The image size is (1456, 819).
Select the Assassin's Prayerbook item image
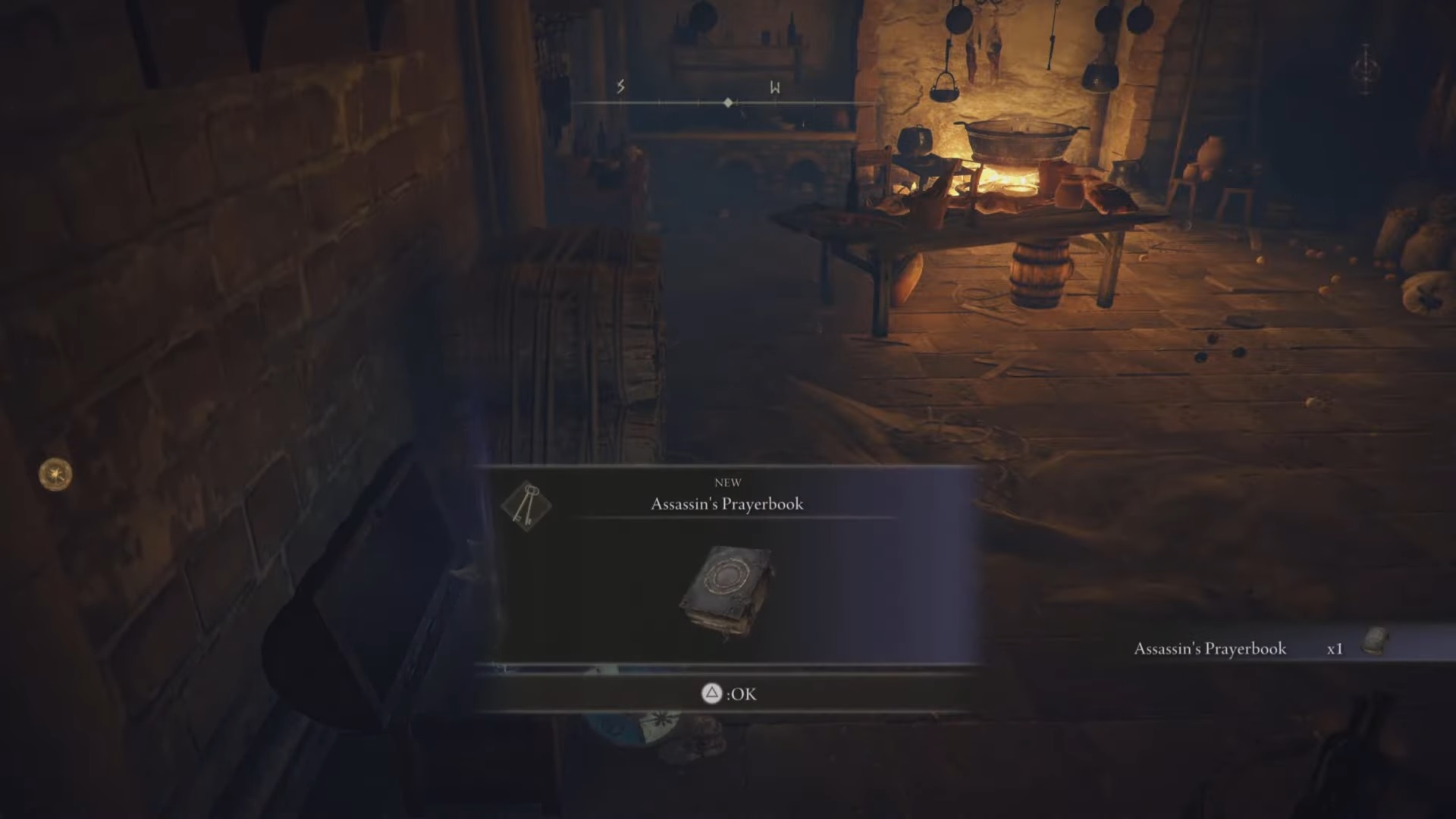click(726, 591)
